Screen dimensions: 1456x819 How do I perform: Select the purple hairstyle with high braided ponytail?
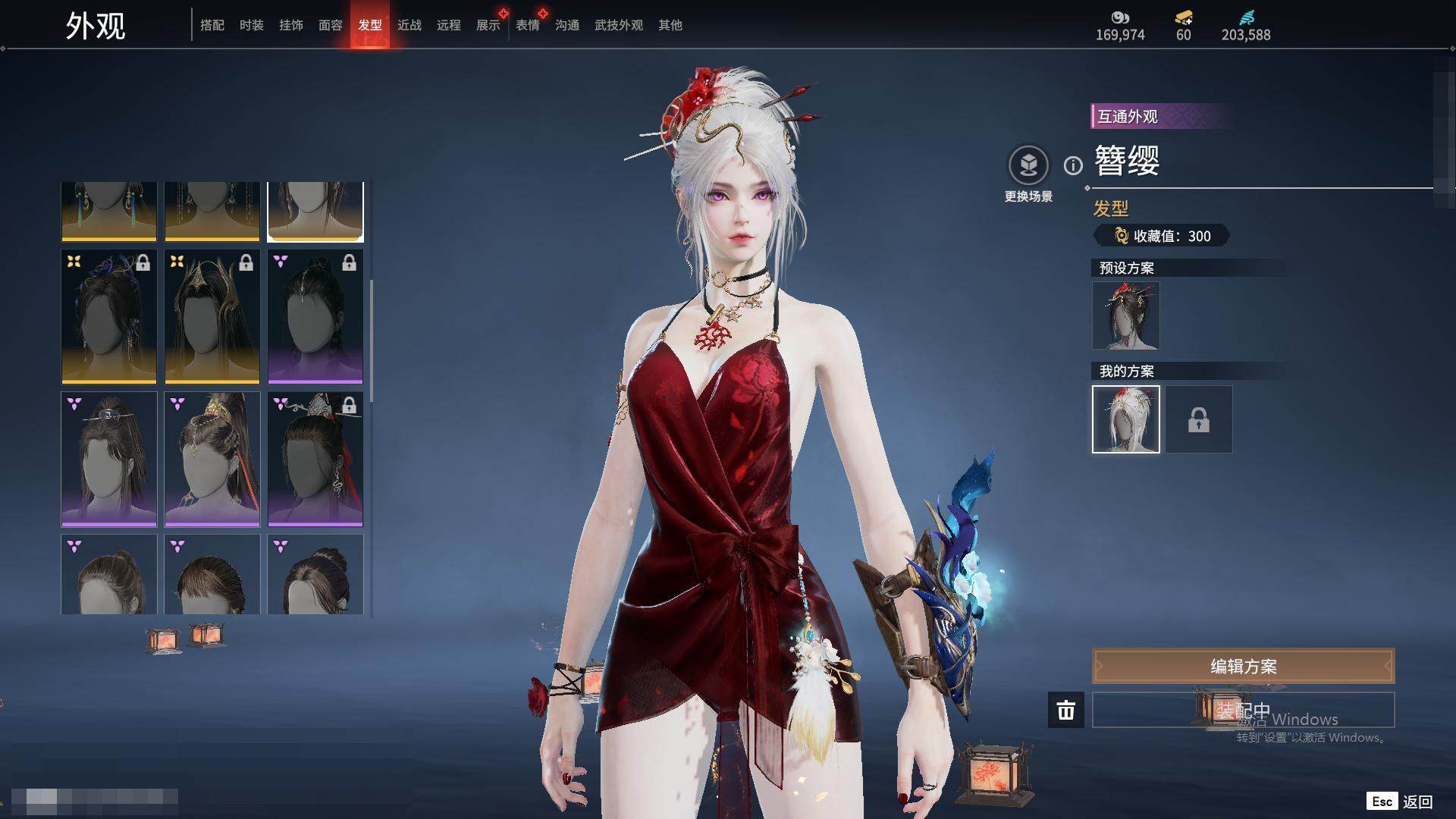click(x=212, y=459)
